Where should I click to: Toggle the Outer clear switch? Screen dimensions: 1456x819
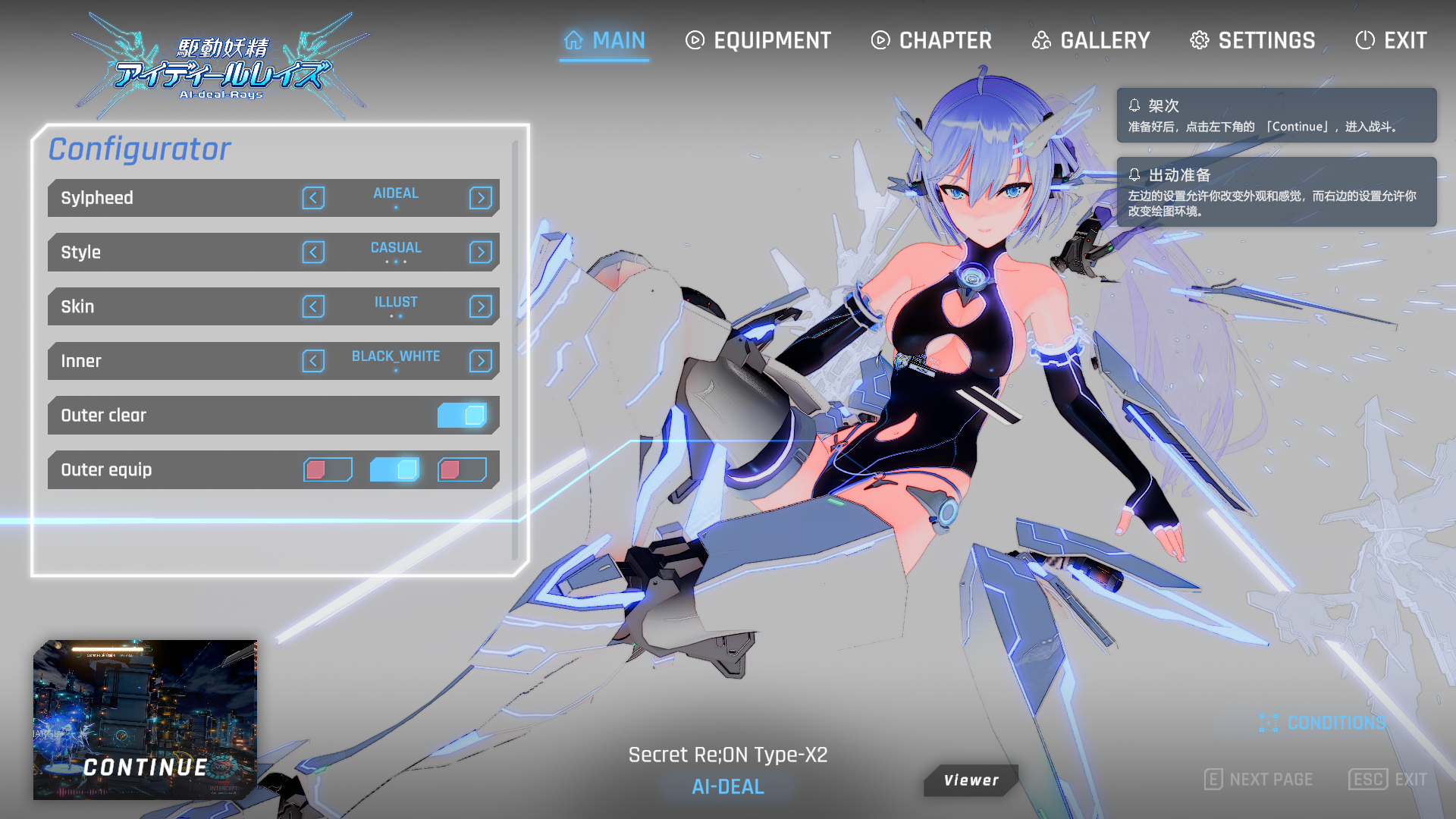(x=464, y=415)
